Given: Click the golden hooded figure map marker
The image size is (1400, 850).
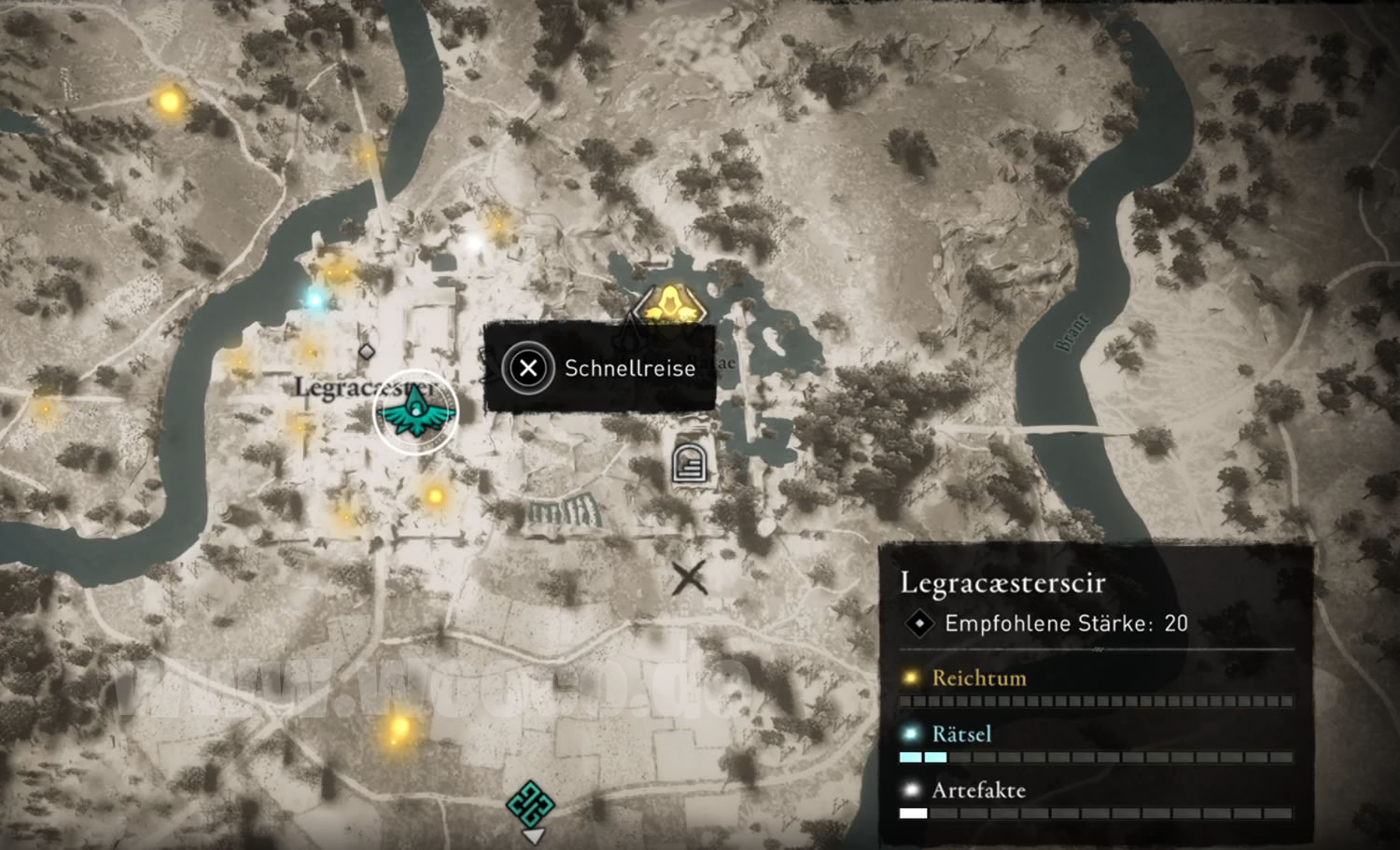Looking at the screenshot, I should tap(668, 305).
